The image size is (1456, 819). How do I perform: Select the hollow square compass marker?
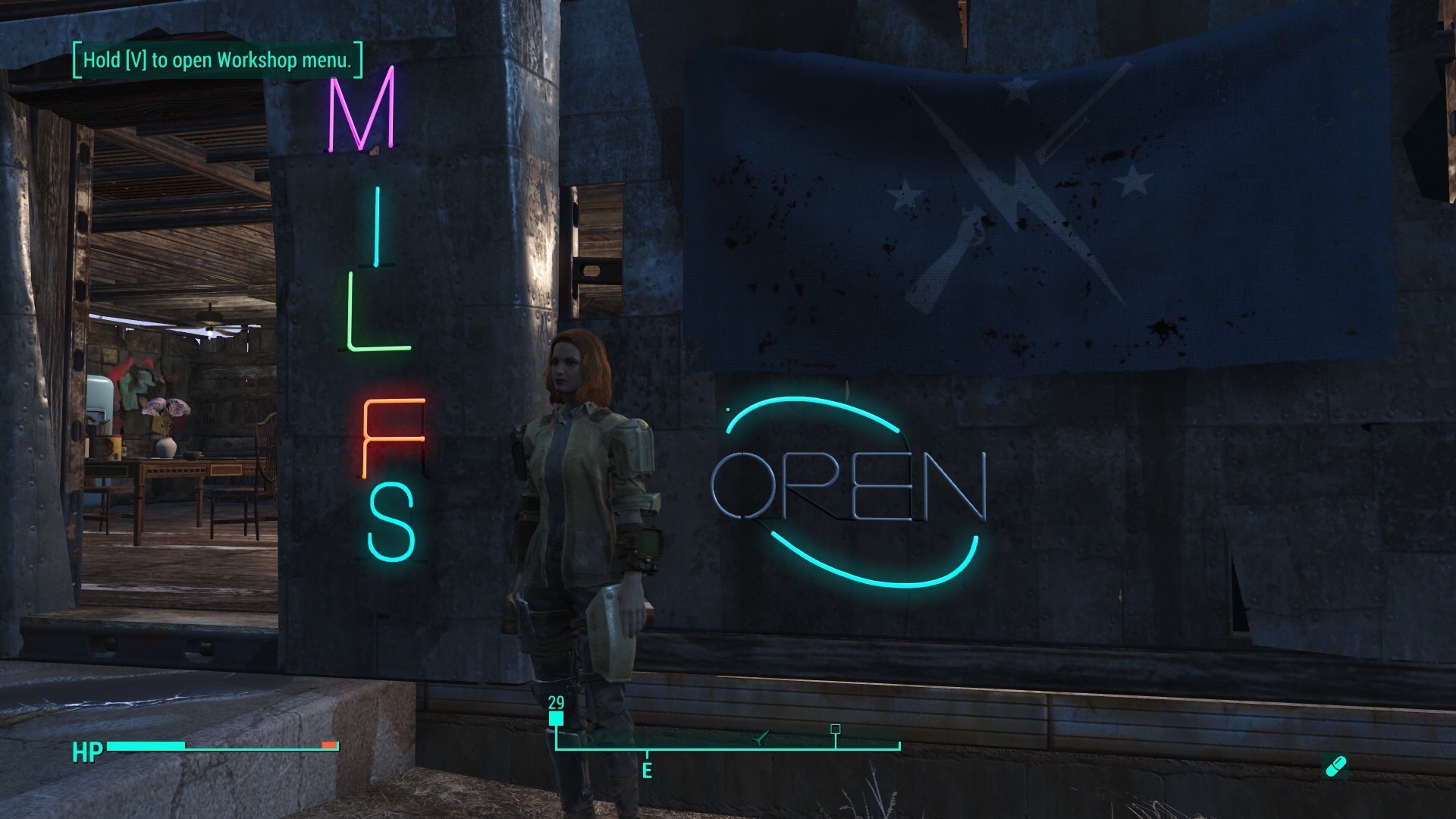click(836, 730)
